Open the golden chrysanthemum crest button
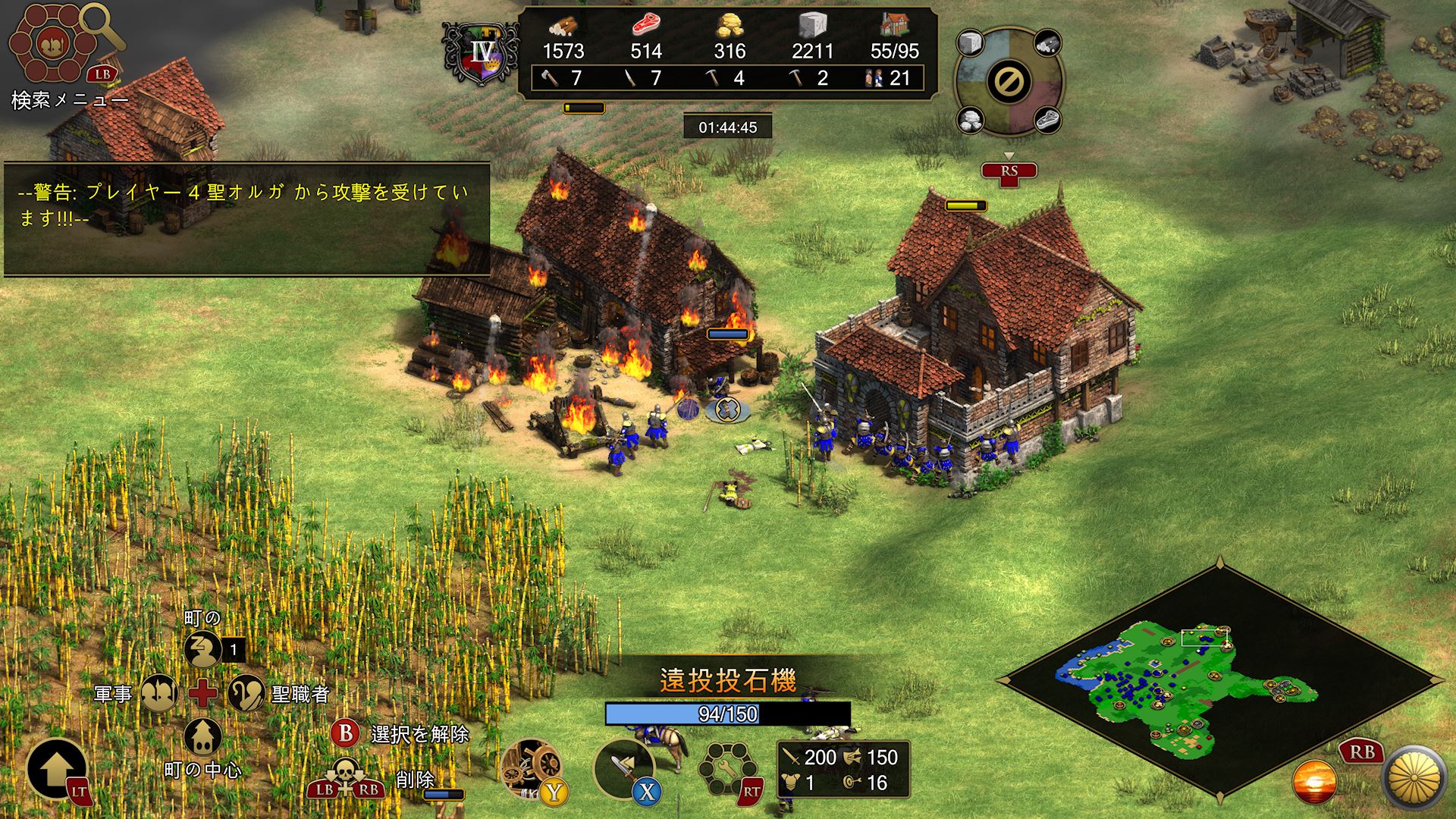 tap(1414, 779)
